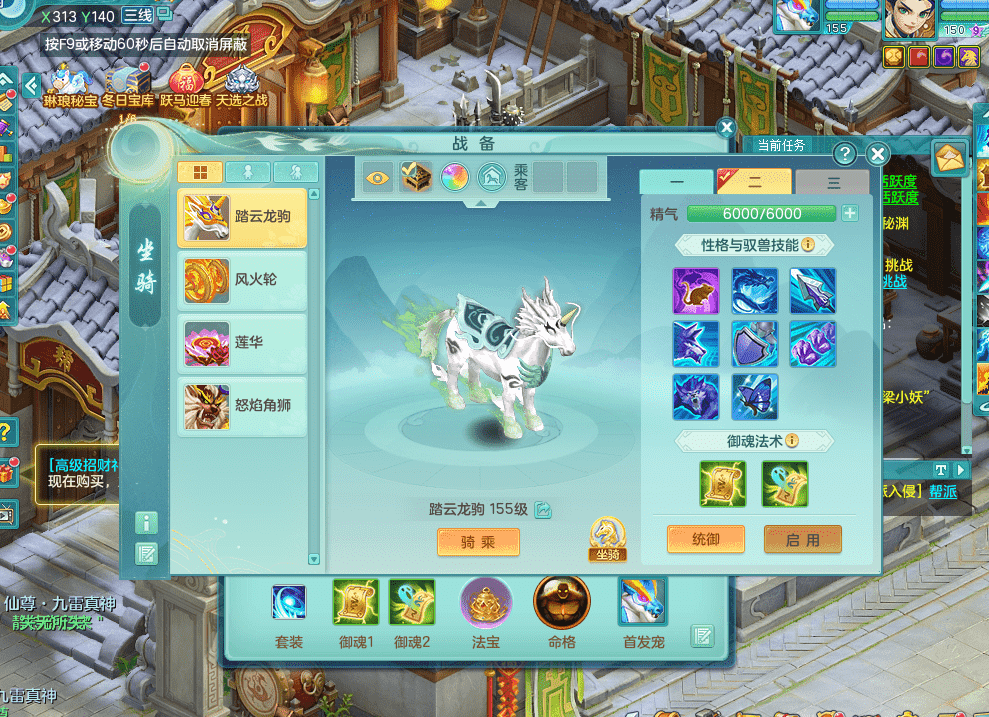Screen dimensions: 989x717
Task: Choose the 风火轮 mount entry
Action: pos(242,280)
